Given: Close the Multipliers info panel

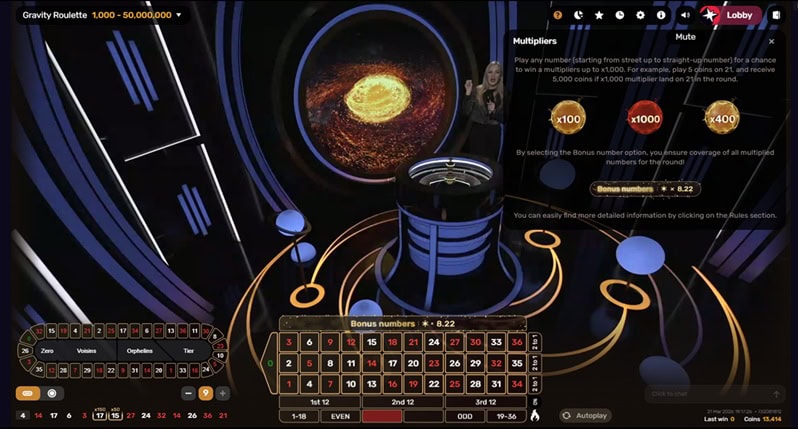Looking at the screenshot, I should 771,42.
